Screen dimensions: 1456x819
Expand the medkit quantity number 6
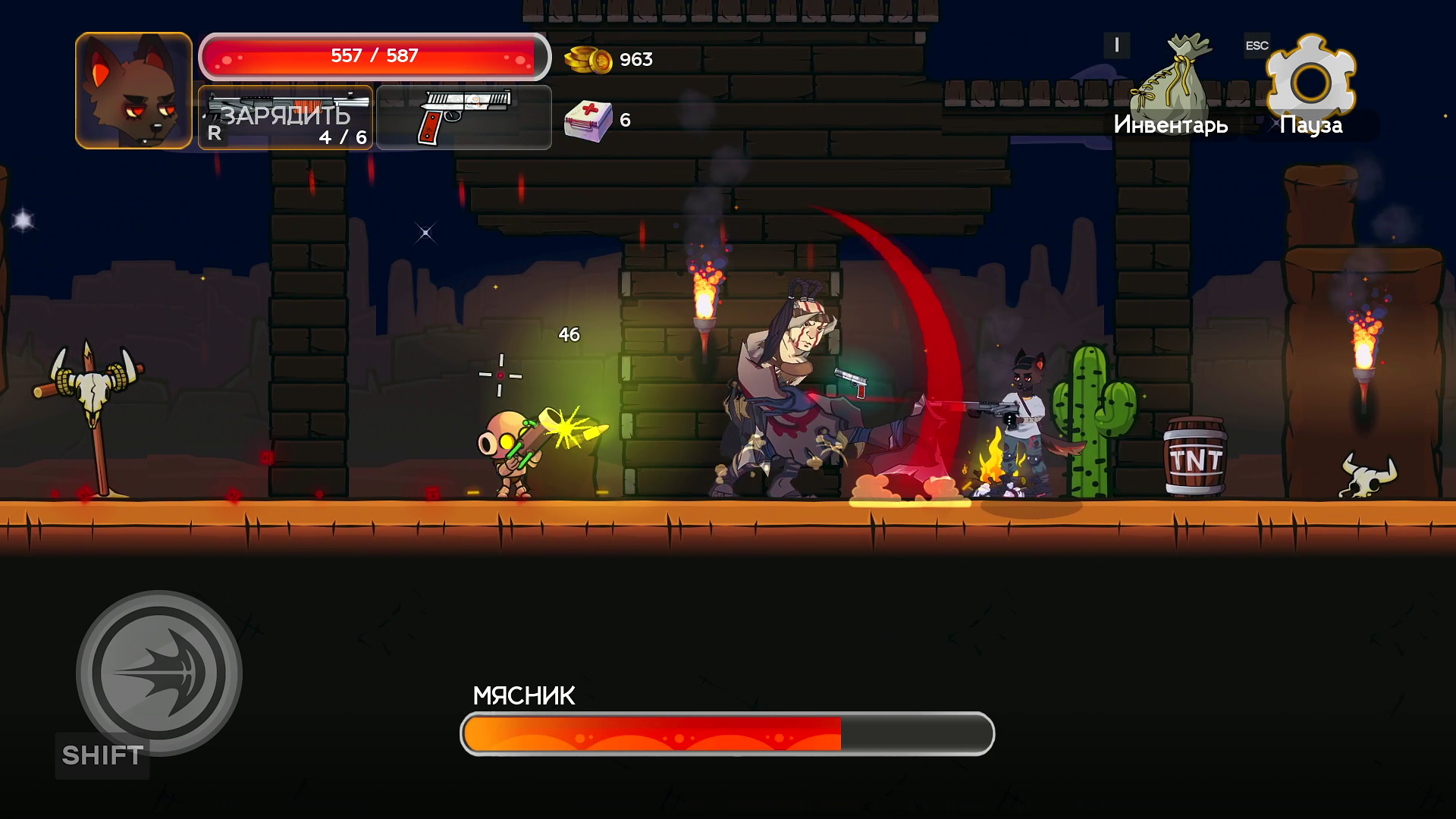tap(623, 118)
